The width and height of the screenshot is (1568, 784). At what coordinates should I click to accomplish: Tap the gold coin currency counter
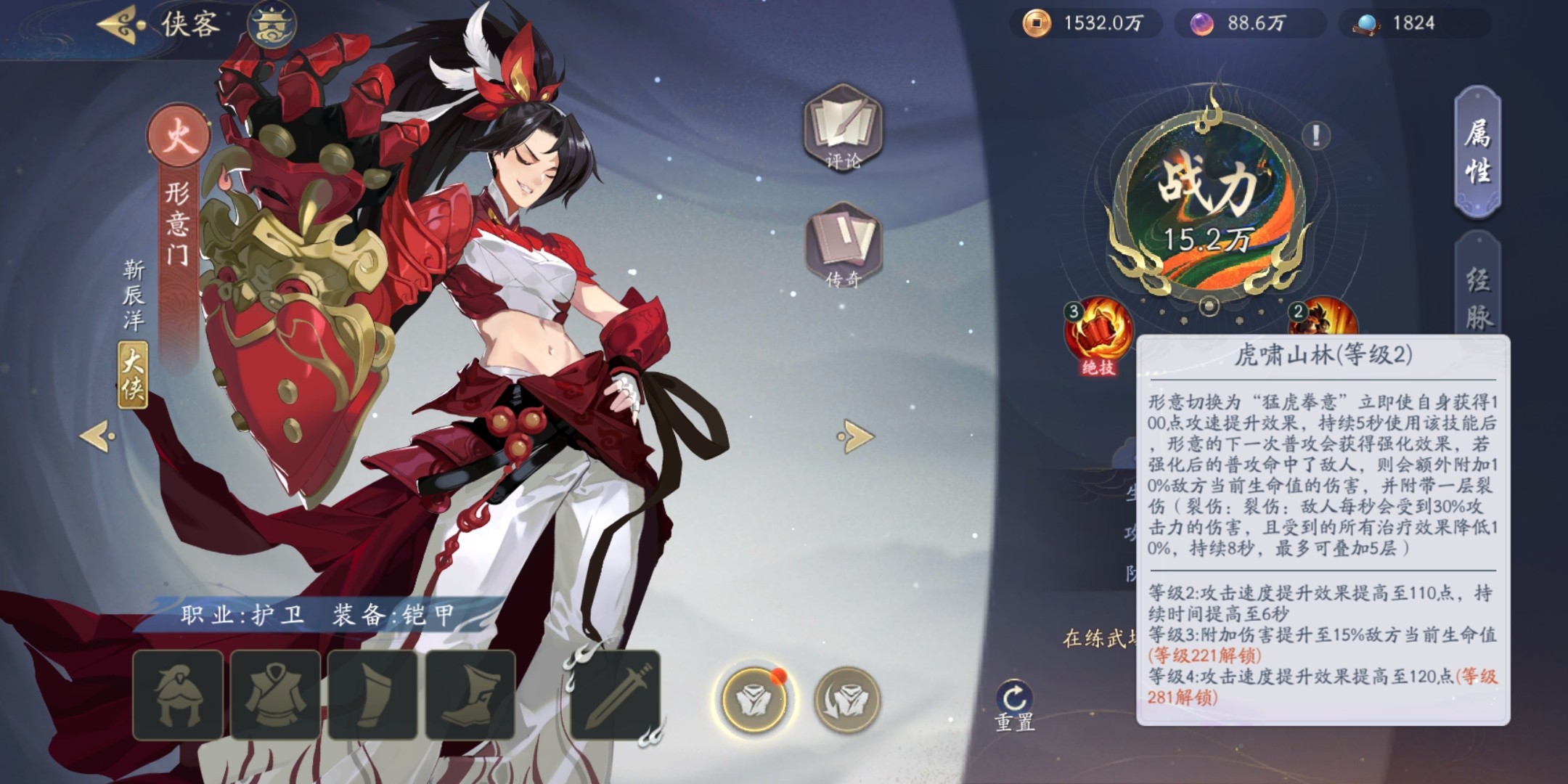1085,23
